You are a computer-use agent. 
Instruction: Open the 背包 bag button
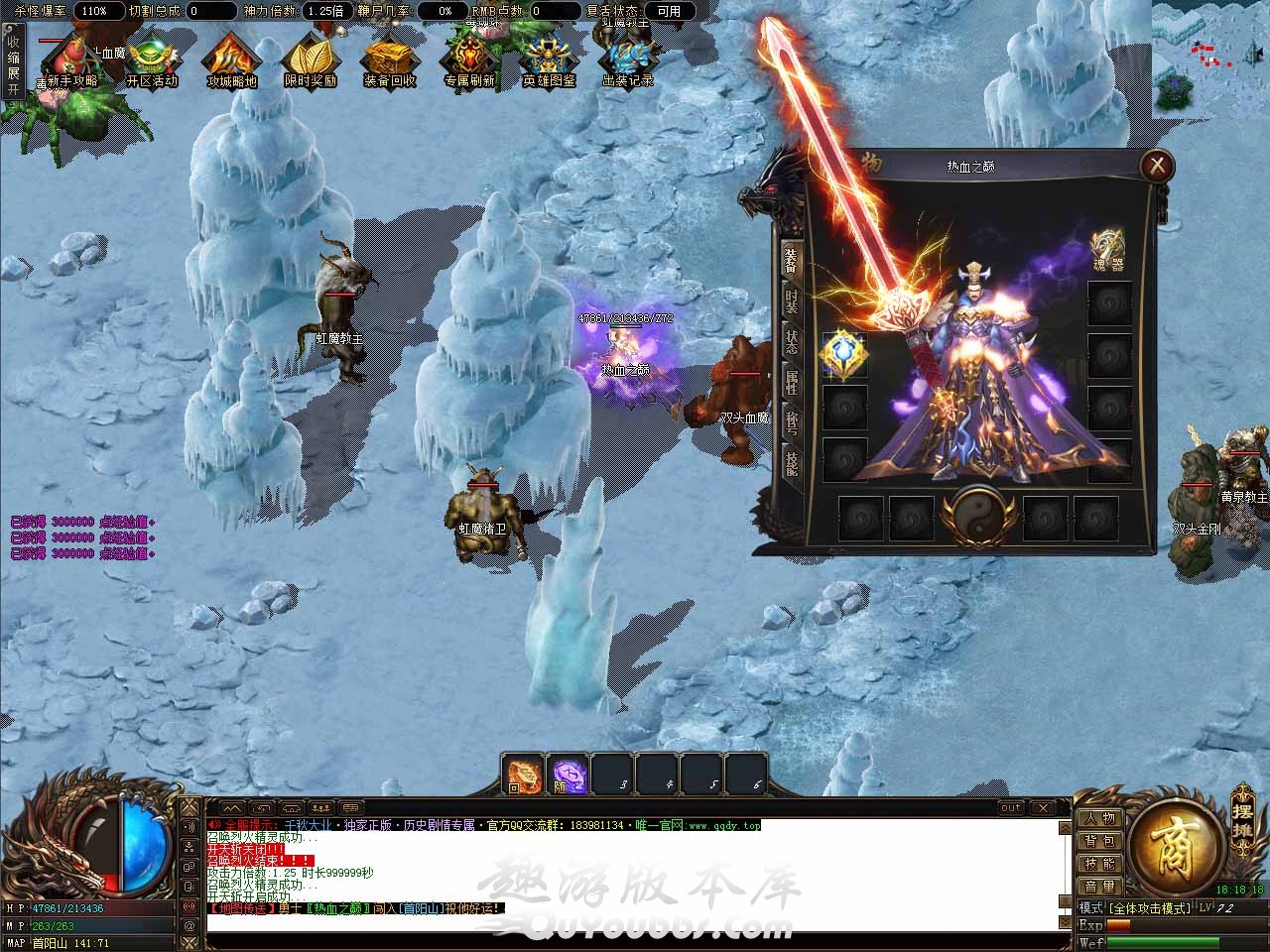point(1100,841)
